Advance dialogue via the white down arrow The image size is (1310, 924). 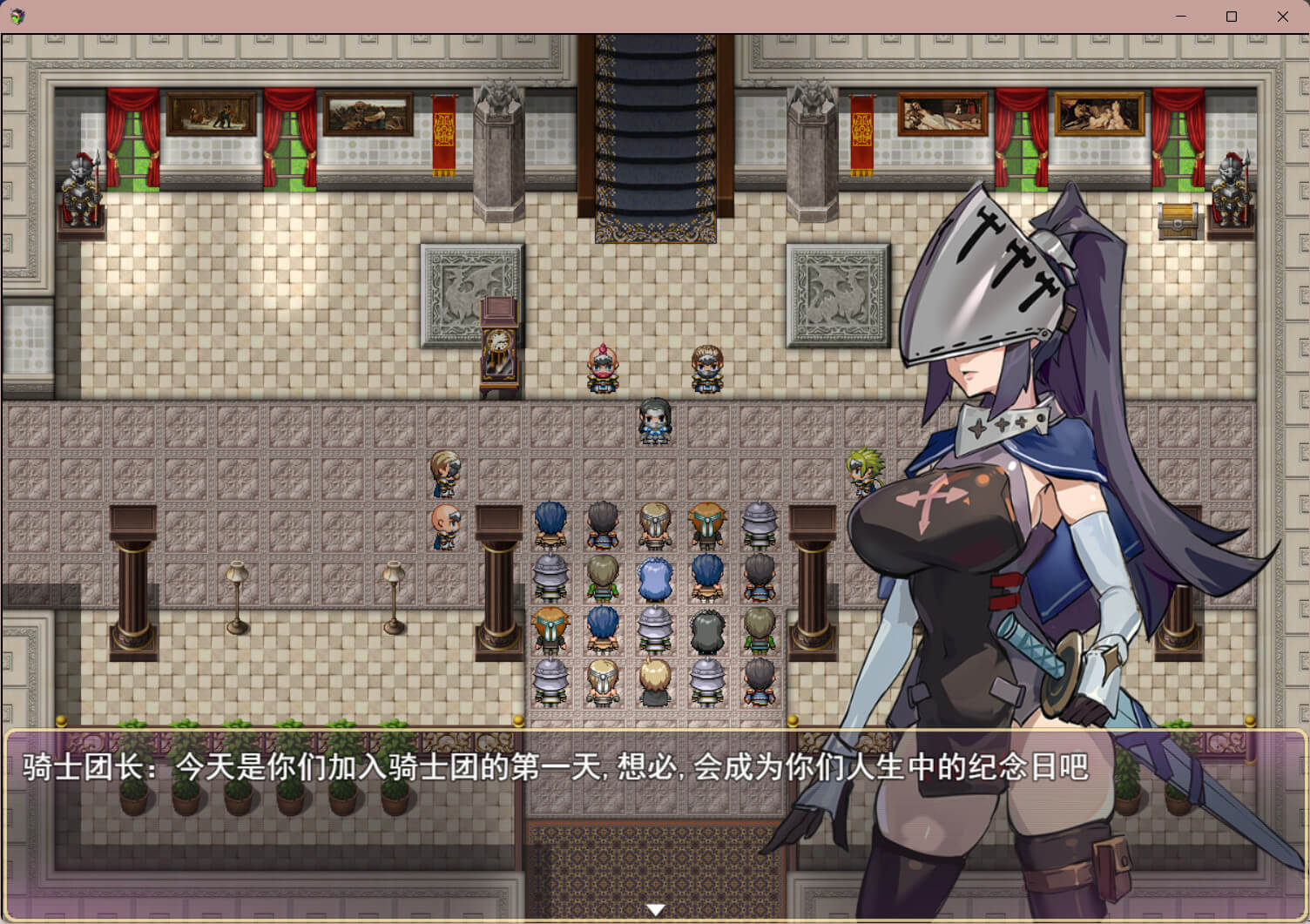[x=655, y=909]
